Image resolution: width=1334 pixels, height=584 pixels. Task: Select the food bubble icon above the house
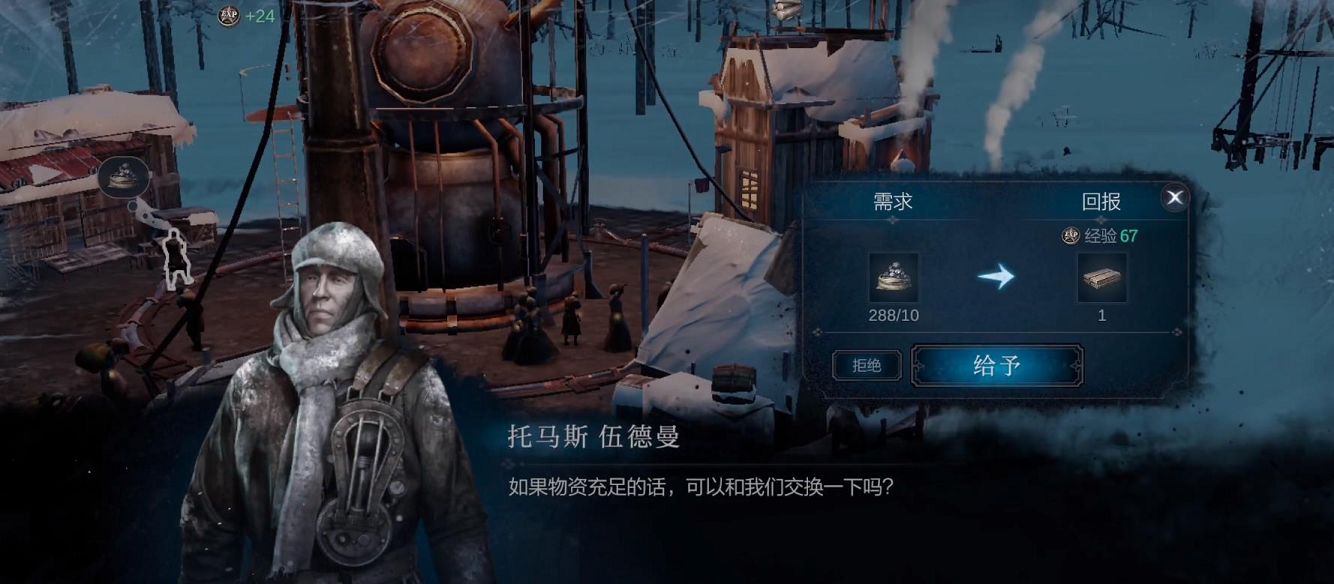point(124,177)
